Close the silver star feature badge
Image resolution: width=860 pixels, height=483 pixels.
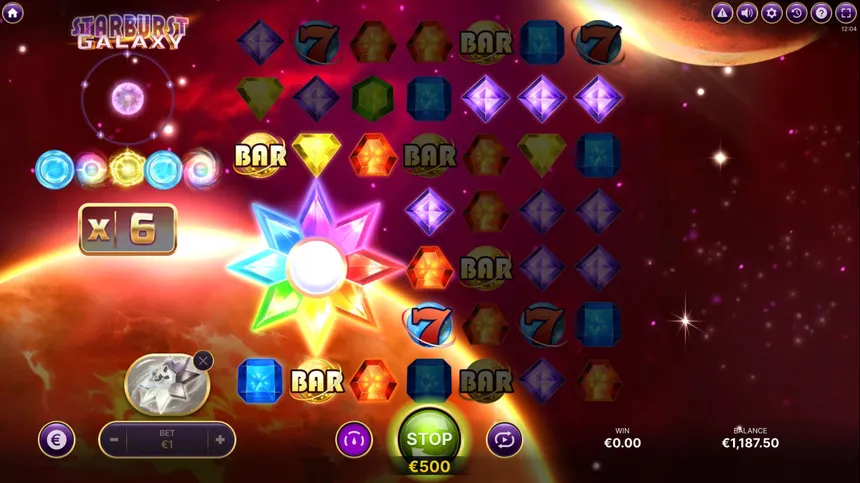(x=203, y=360)
